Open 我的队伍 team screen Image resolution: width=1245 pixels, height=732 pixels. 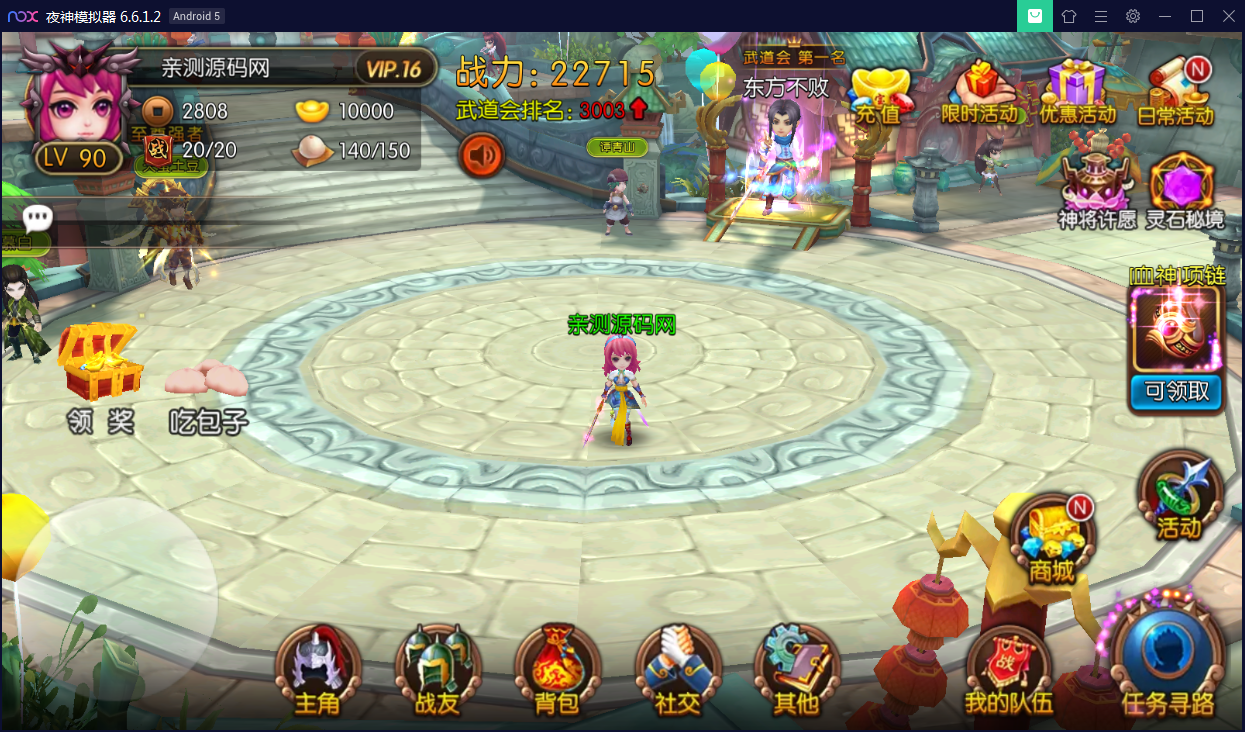click(1008, 672)
